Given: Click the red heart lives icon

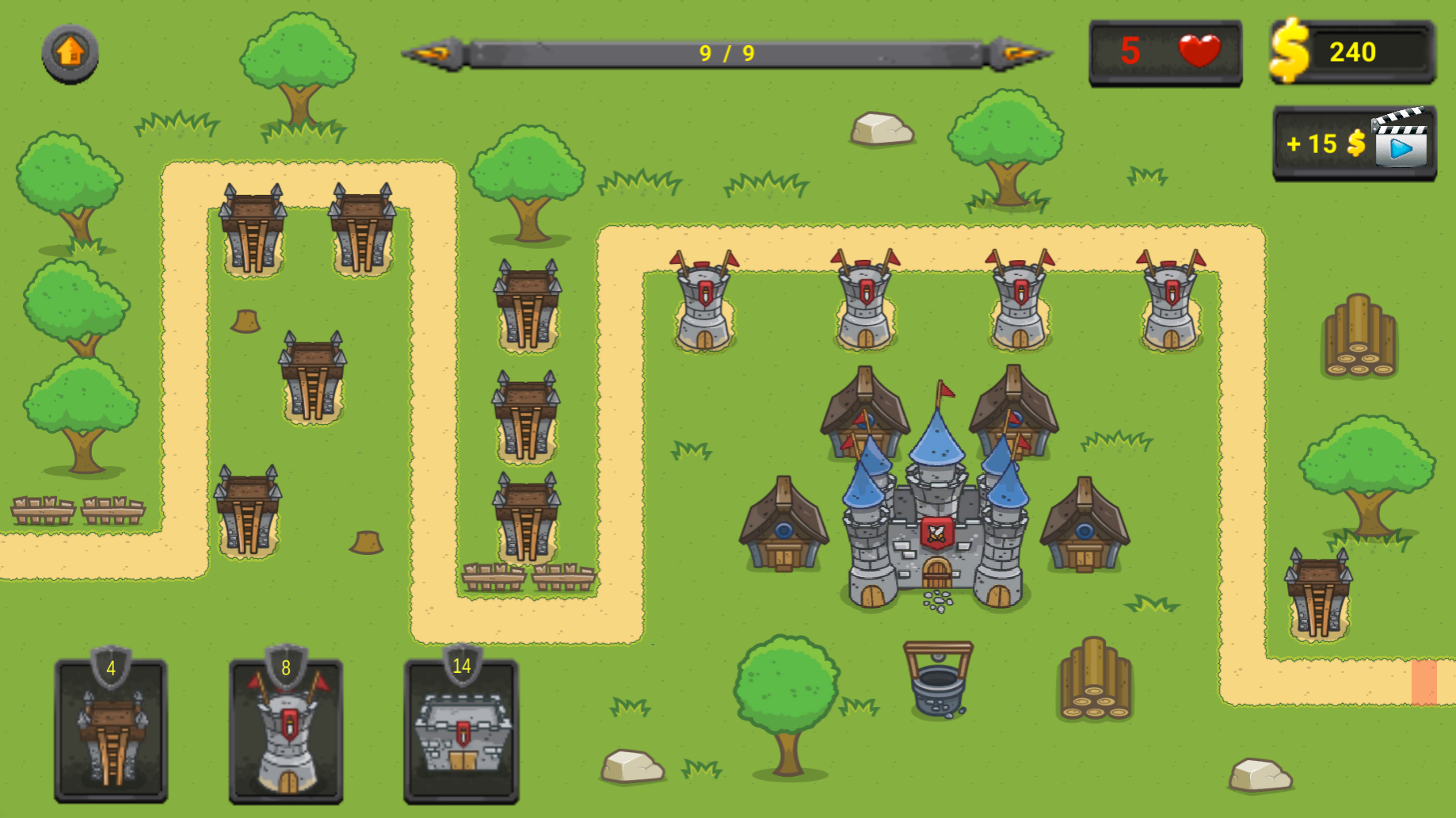Looking at the screenshot, I should click(1198, 51).
